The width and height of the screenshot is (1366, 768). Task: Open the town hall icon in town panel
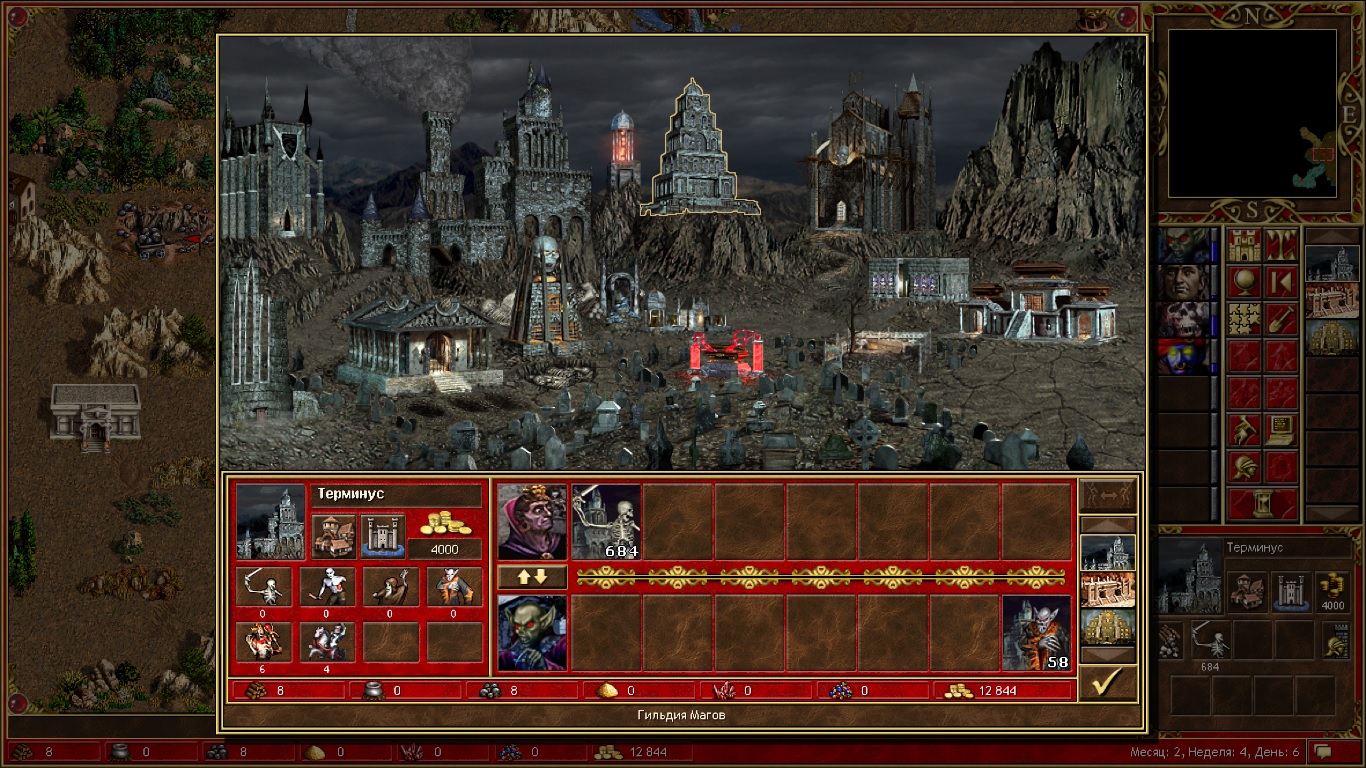click(x=334, y=537)
